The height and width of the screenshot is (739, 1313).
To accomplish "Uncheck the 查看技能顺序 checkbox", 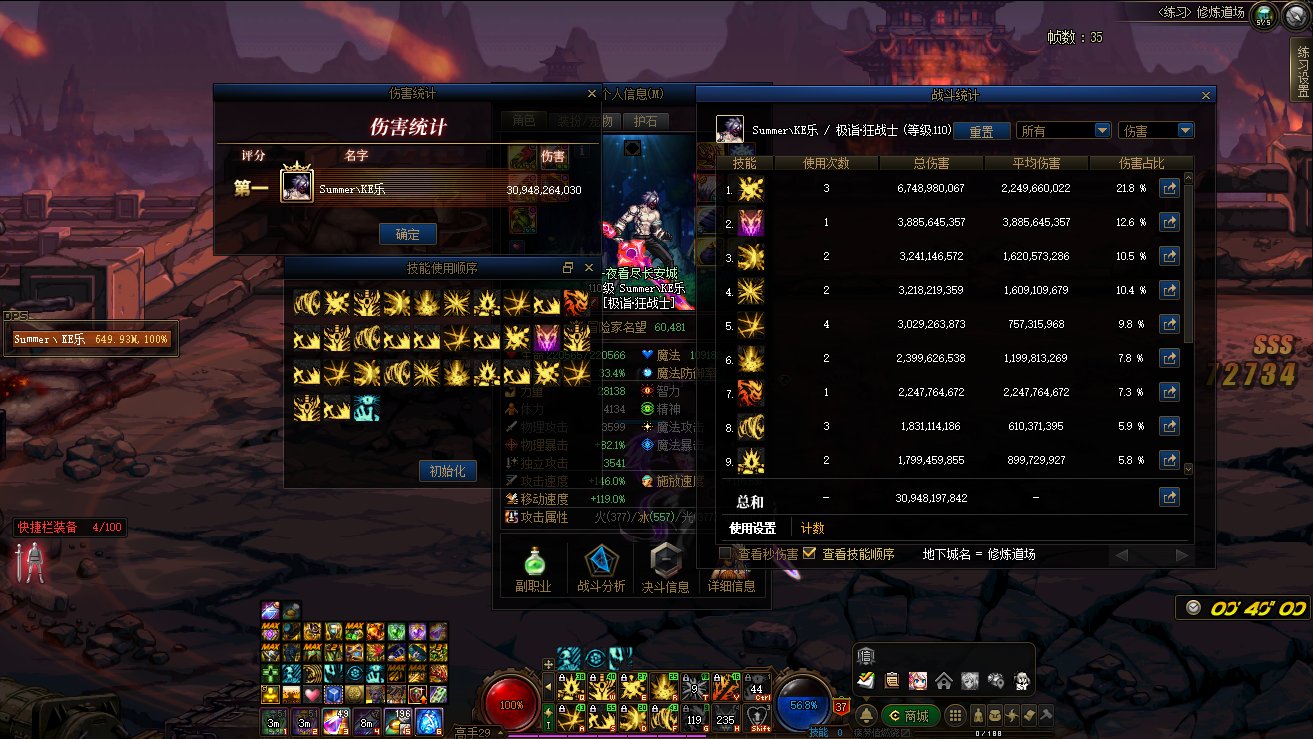I will pos(810,554).
